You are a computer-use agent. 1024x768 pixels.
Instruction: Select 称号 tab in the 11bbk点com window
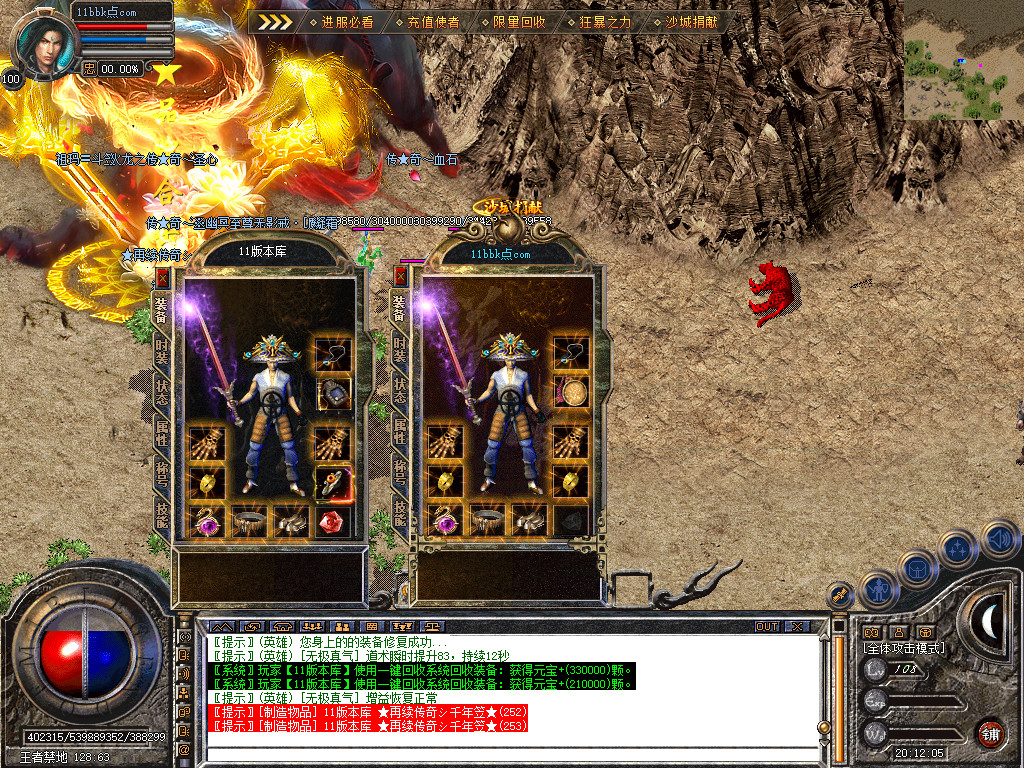400,472
